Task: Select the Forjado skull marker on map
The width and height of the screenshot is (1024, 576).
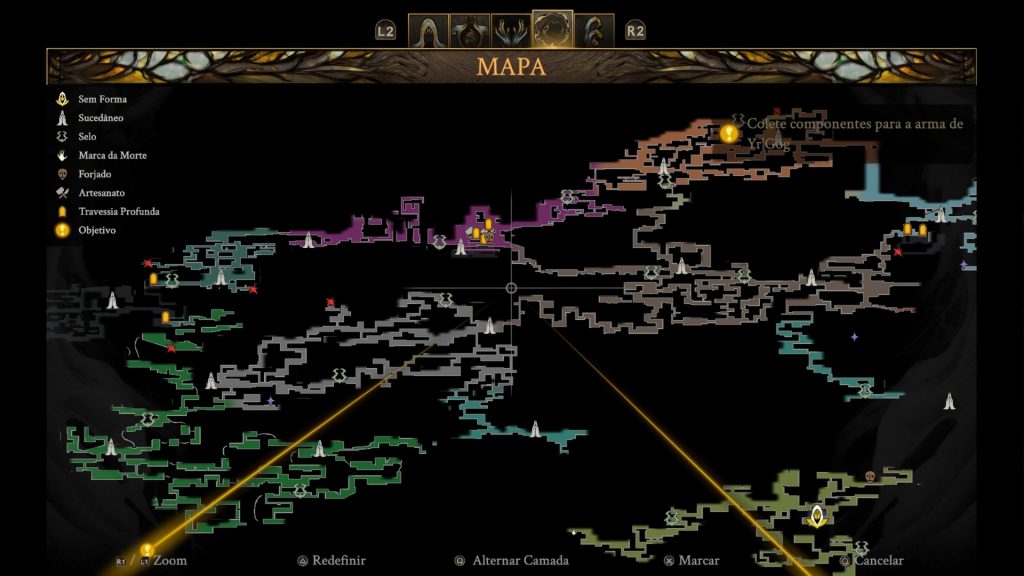Action: tap(869, 476)
